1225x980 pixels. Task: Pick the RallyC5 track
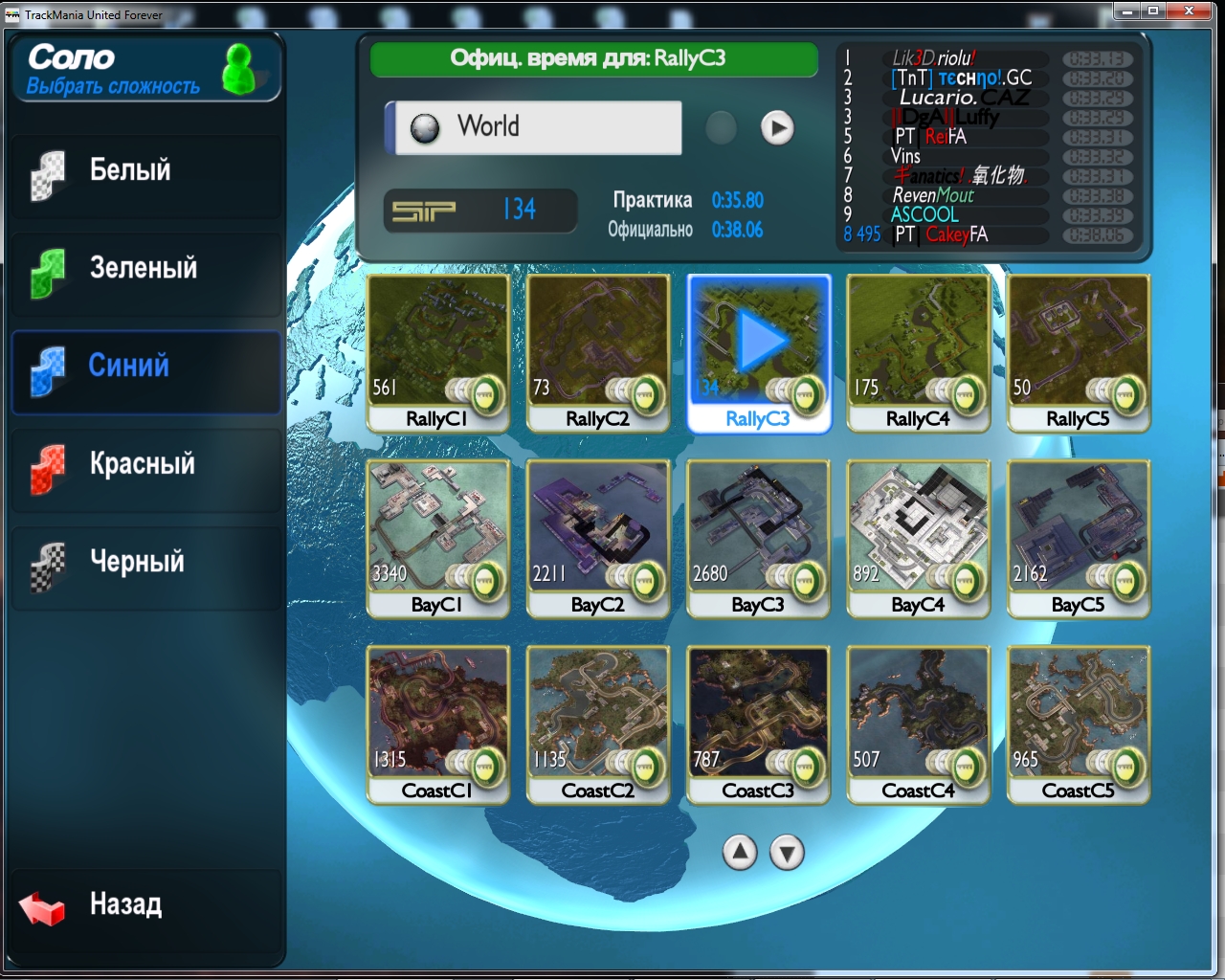(1078, 352)
